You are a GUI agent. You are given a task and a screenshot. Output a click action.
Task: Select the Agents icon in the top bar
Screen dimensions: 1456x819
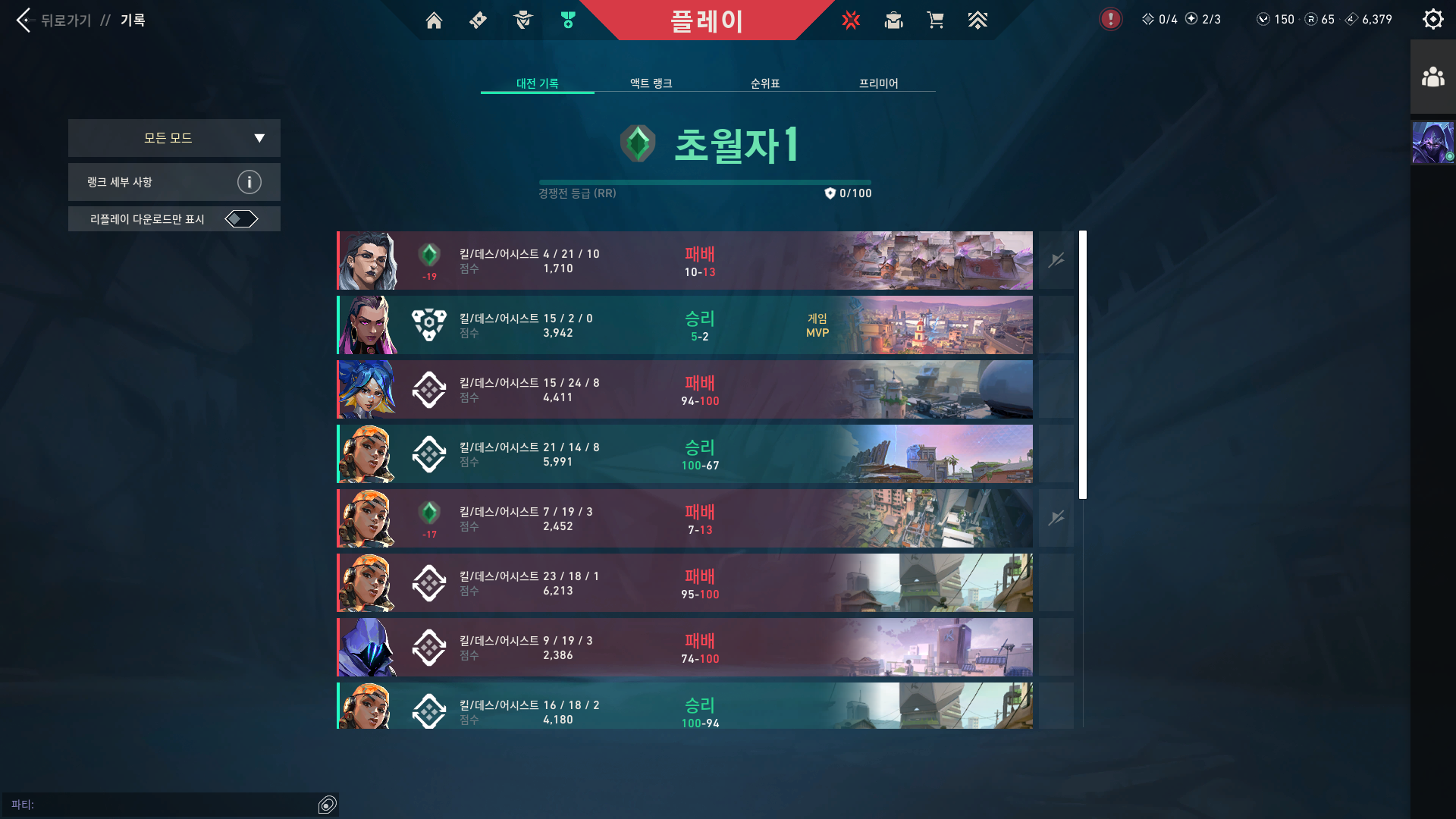point(522,20)
